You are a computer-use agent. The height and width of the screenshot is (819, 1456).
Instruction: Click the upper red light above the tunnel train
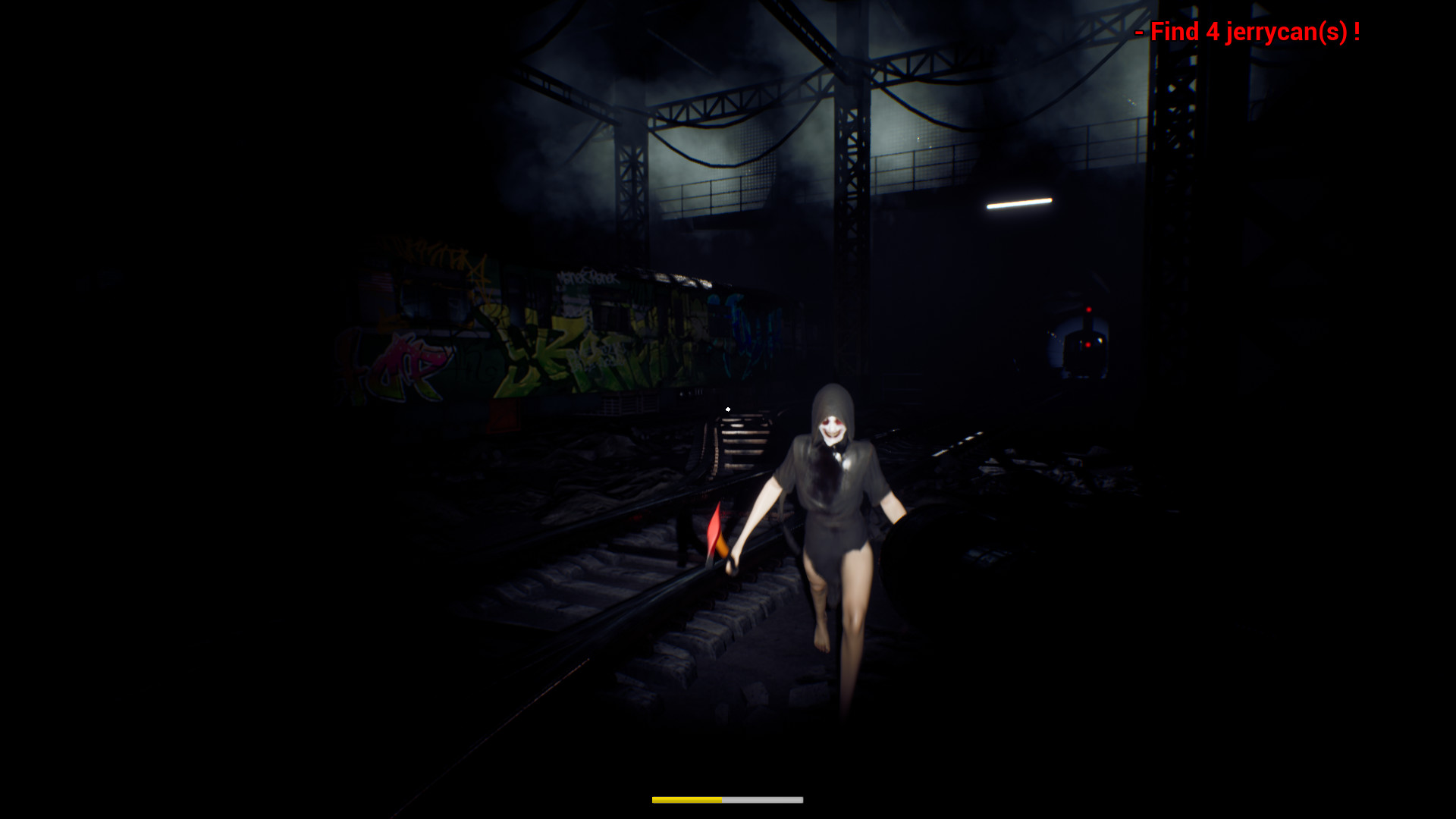click(x=1089, y=309)
